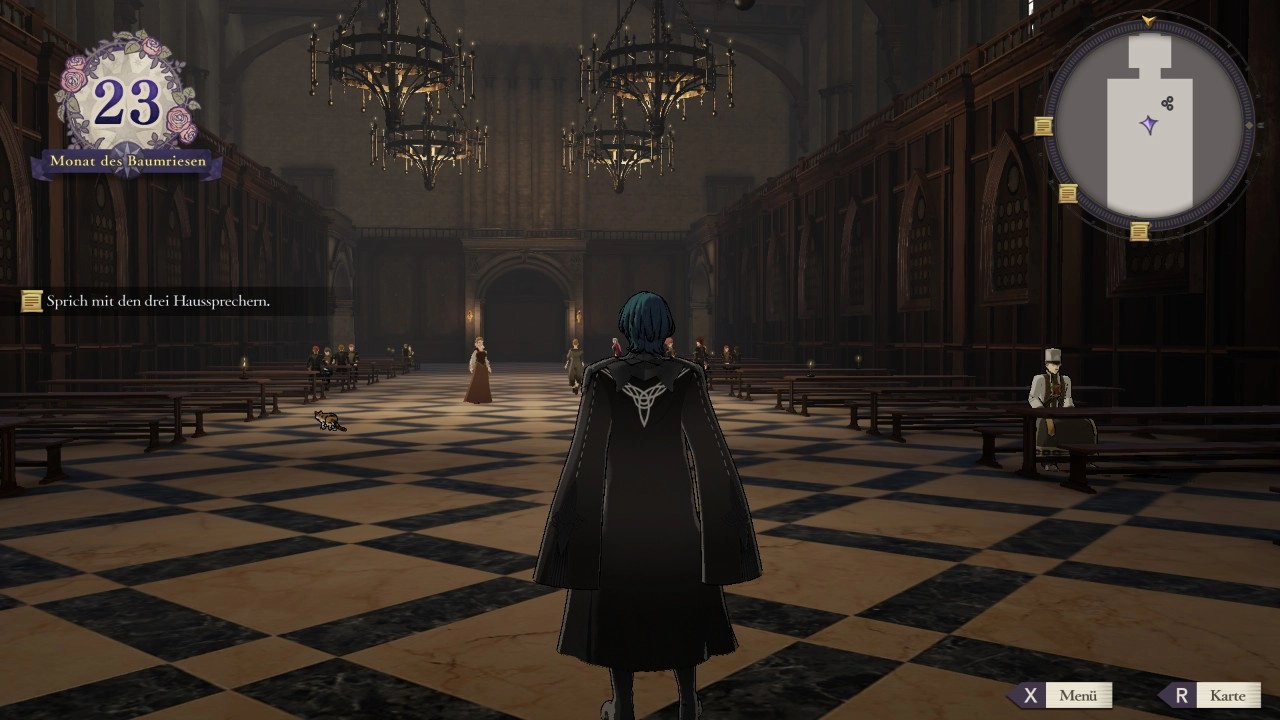Click the circular minimap

click(1148, 124)
